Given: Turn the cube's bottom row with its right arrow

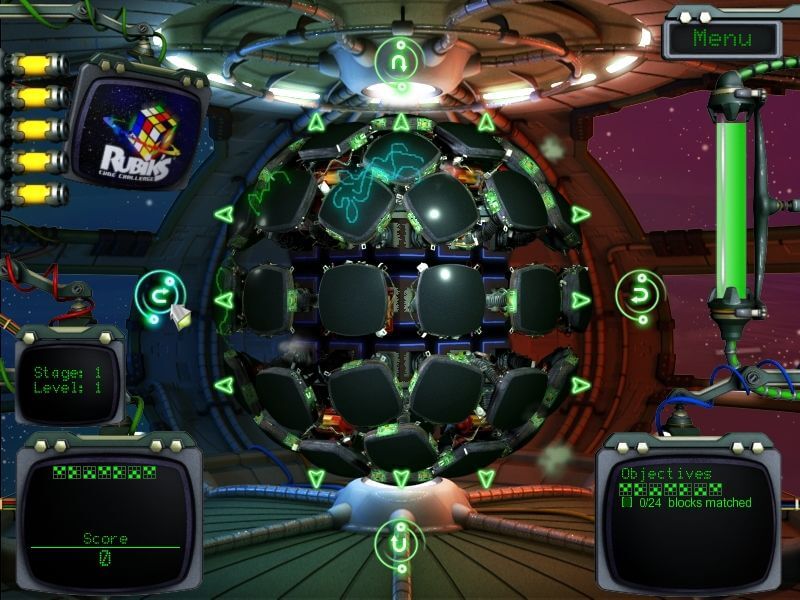Looking at the screenshot, I should tap(580, 385).
